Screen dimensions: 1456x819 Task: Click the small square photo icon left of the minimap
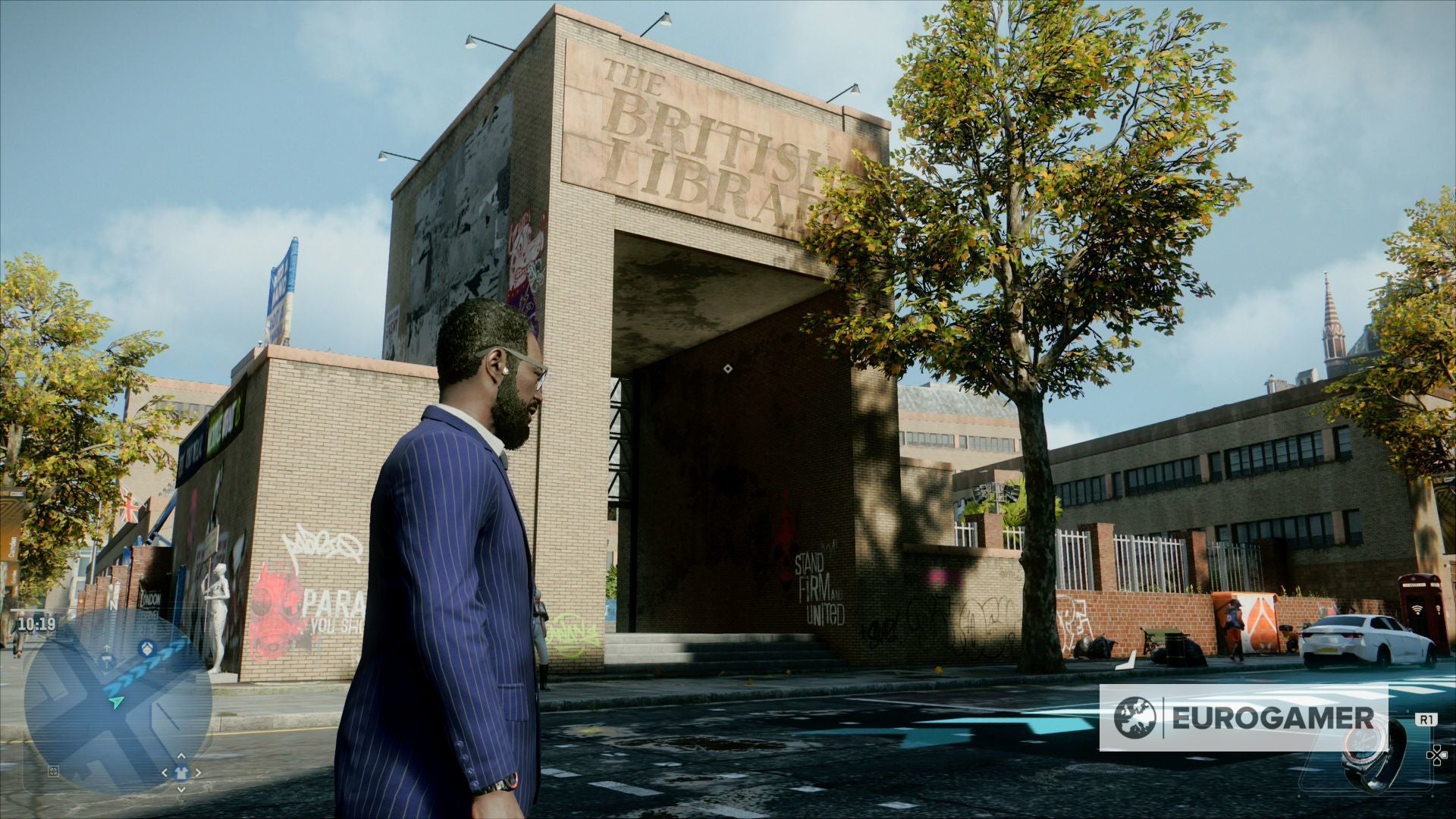point(53,771)
